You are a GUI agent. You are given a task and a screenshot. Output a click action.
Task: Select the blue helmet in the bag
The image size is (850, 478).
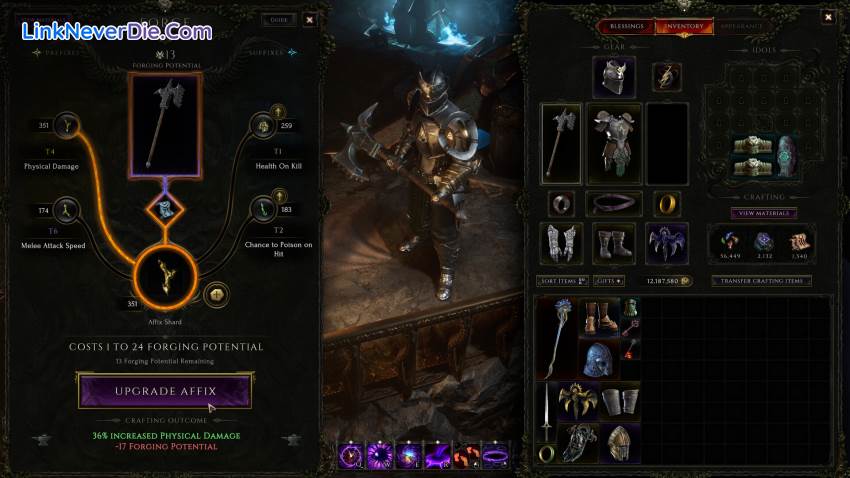(598, 360)
